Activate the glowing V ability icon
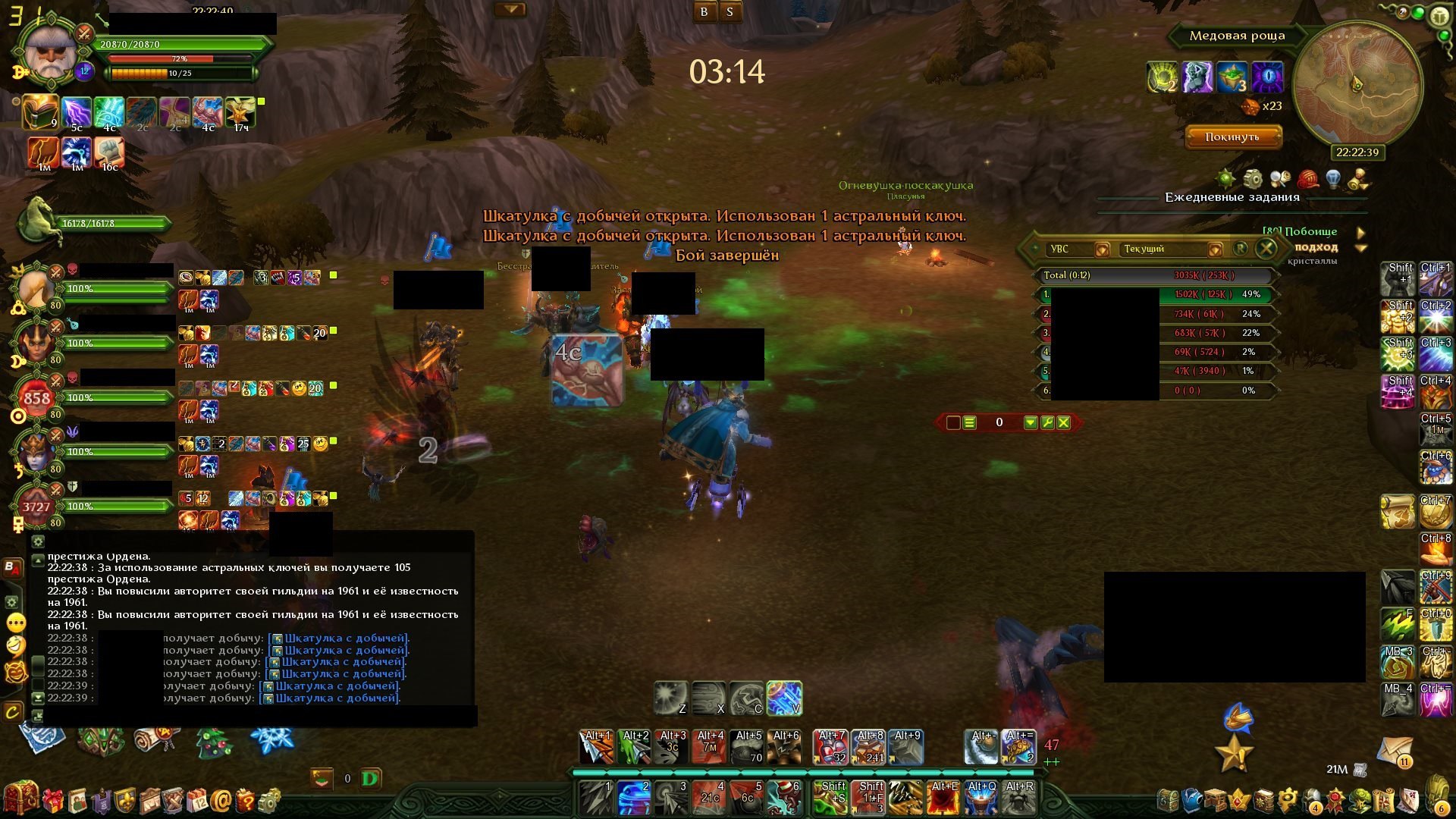The width and height of the screenshot is (1456, 819). click(x=784, y=698)
